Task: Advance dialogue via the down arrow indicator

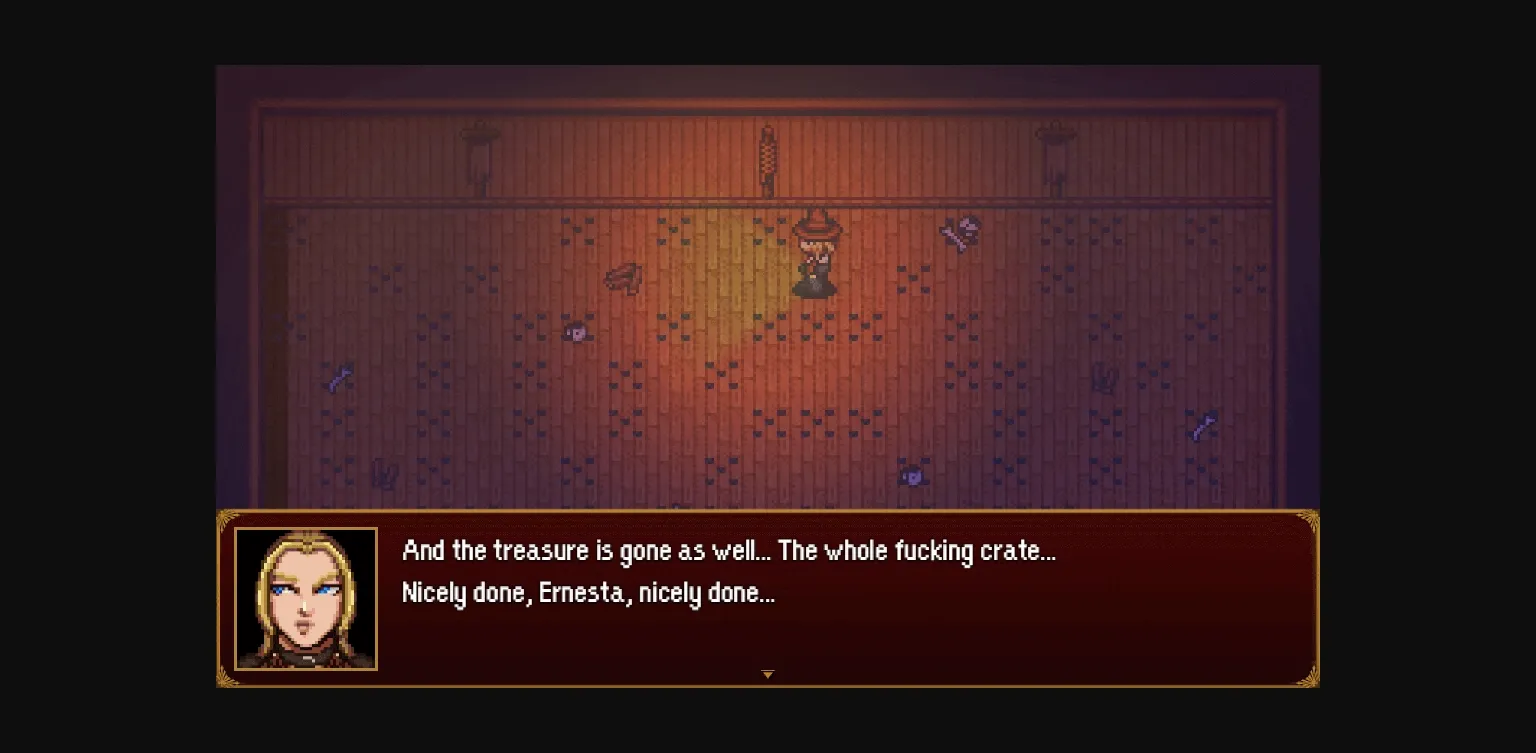Action: [768, 674]
